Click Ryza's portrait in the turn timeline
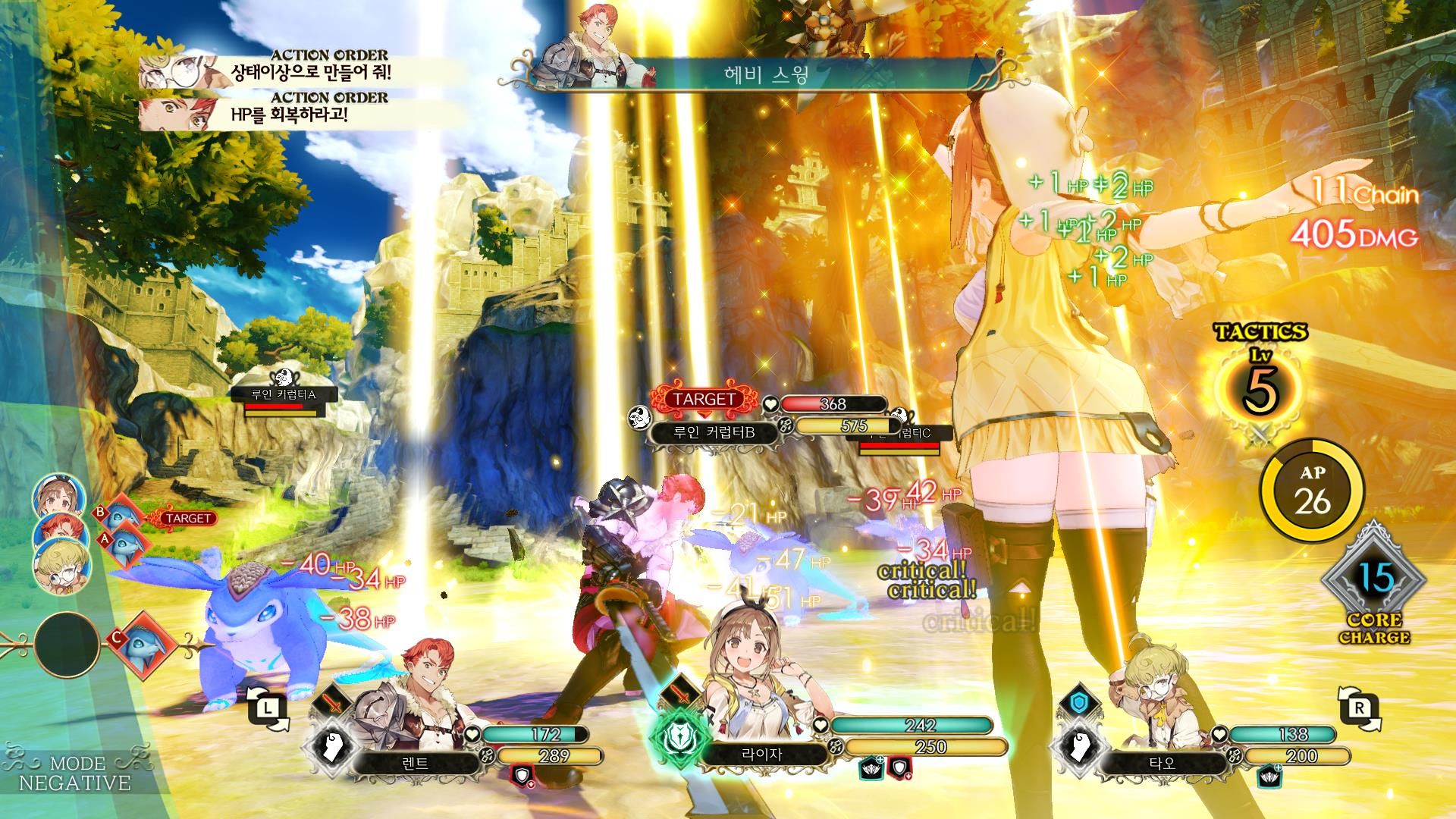 58,496
